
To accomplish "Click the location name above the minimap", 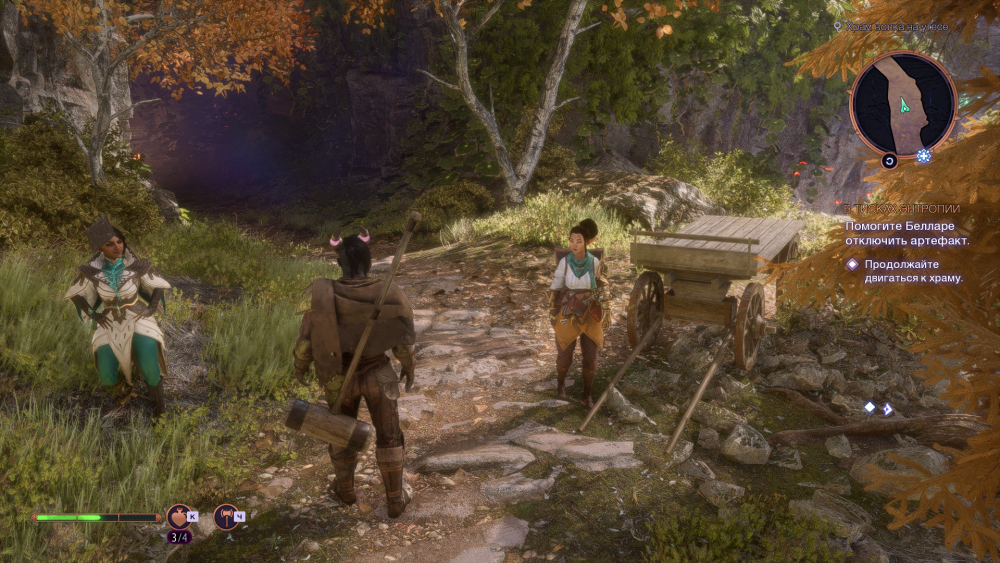I will point(895,26).
